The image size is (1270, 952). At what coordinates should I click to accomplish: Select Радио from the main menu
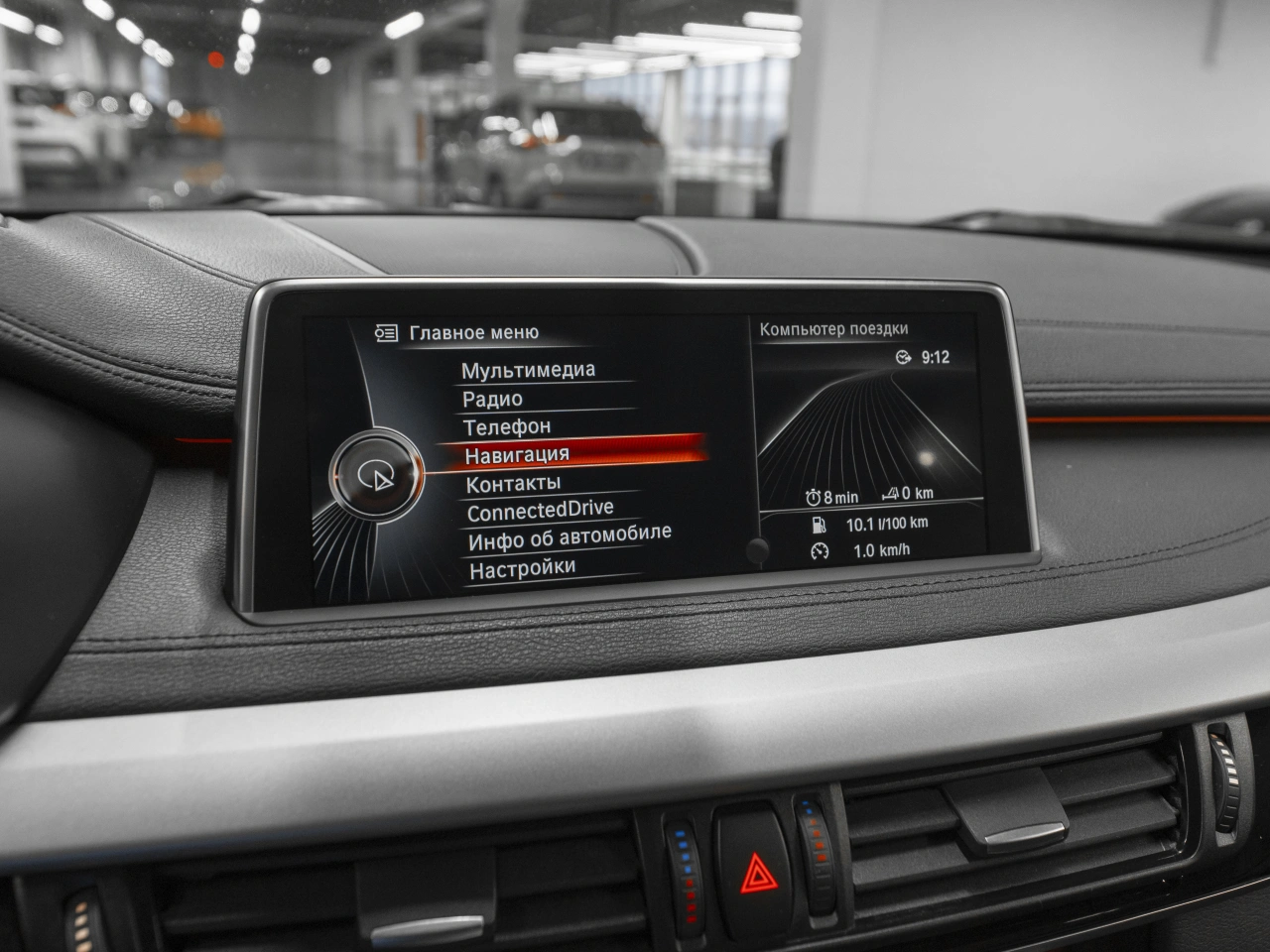coord(492,399)
